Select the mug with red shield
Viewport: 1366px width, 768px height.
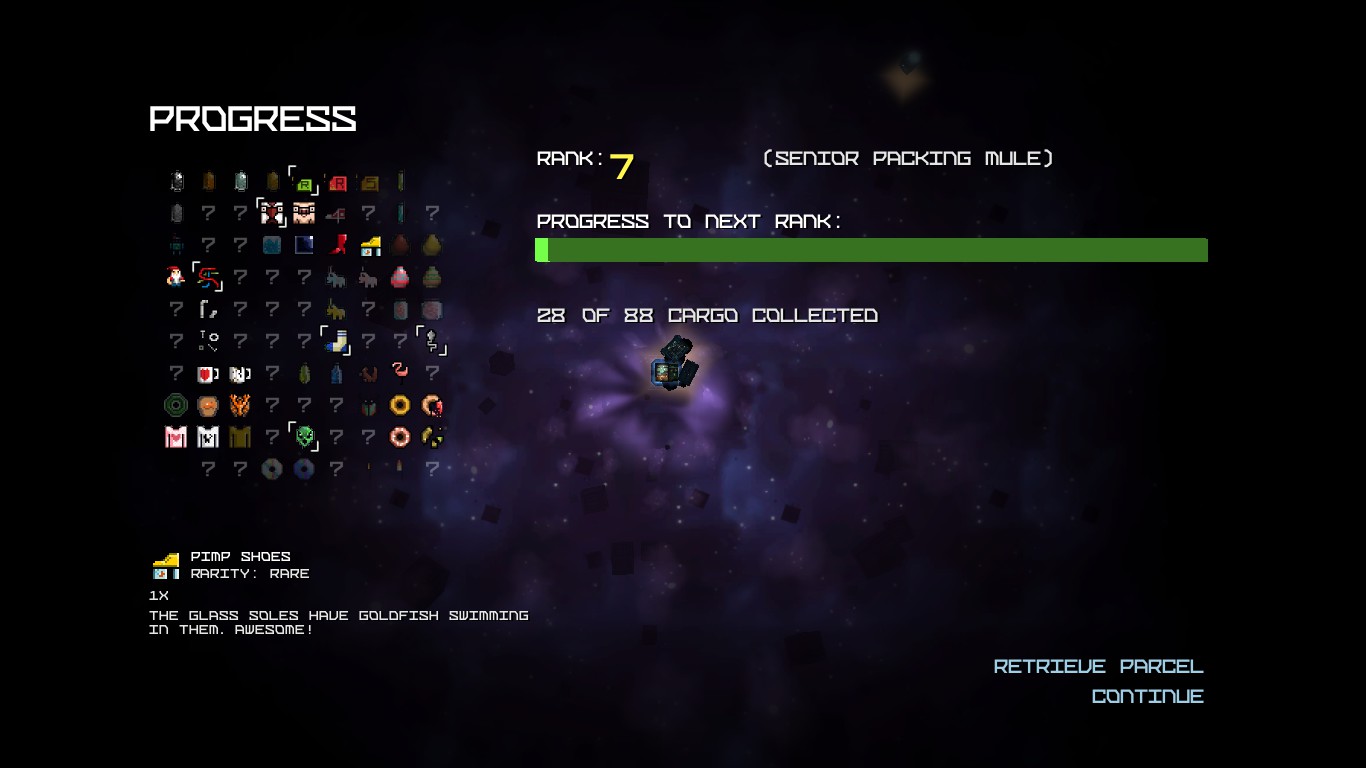(208, 374)
